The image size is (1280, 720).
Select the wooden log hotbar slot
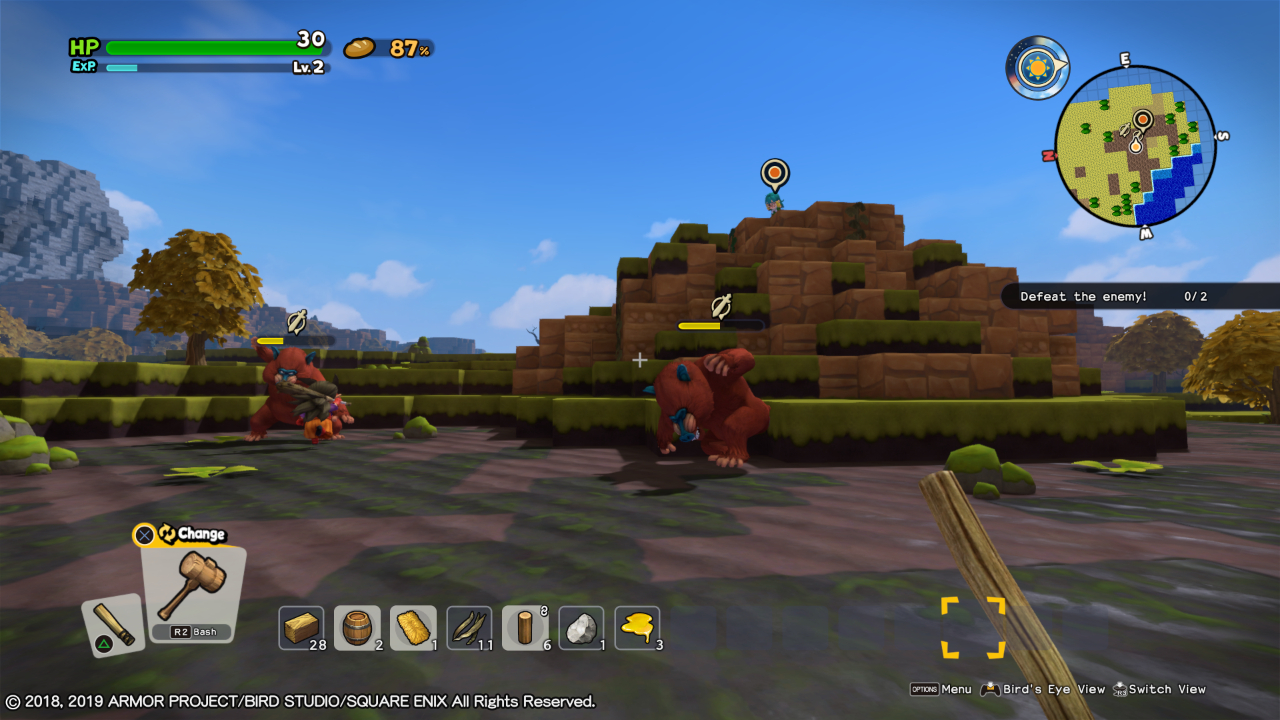click(x=525, y=628)
